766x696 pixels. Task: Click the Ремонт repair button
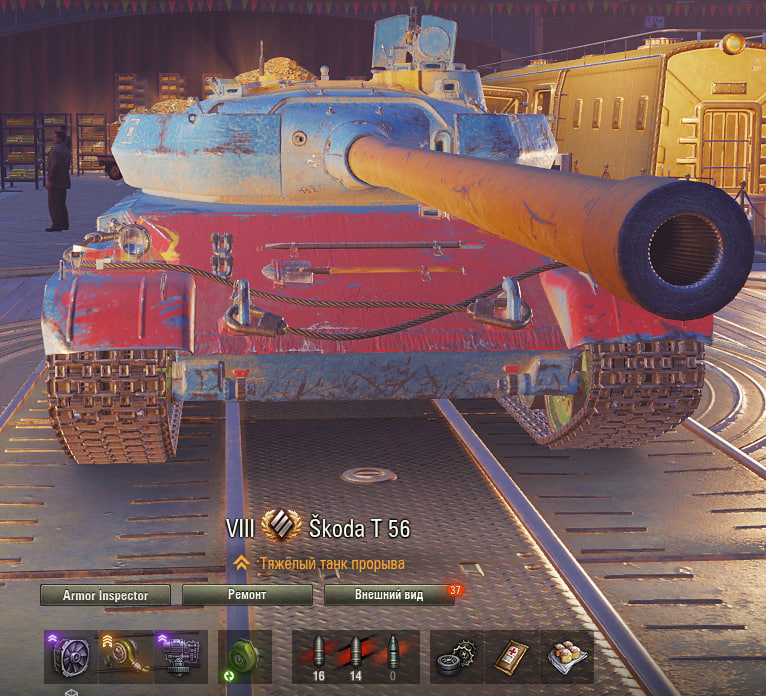(247, 595)
